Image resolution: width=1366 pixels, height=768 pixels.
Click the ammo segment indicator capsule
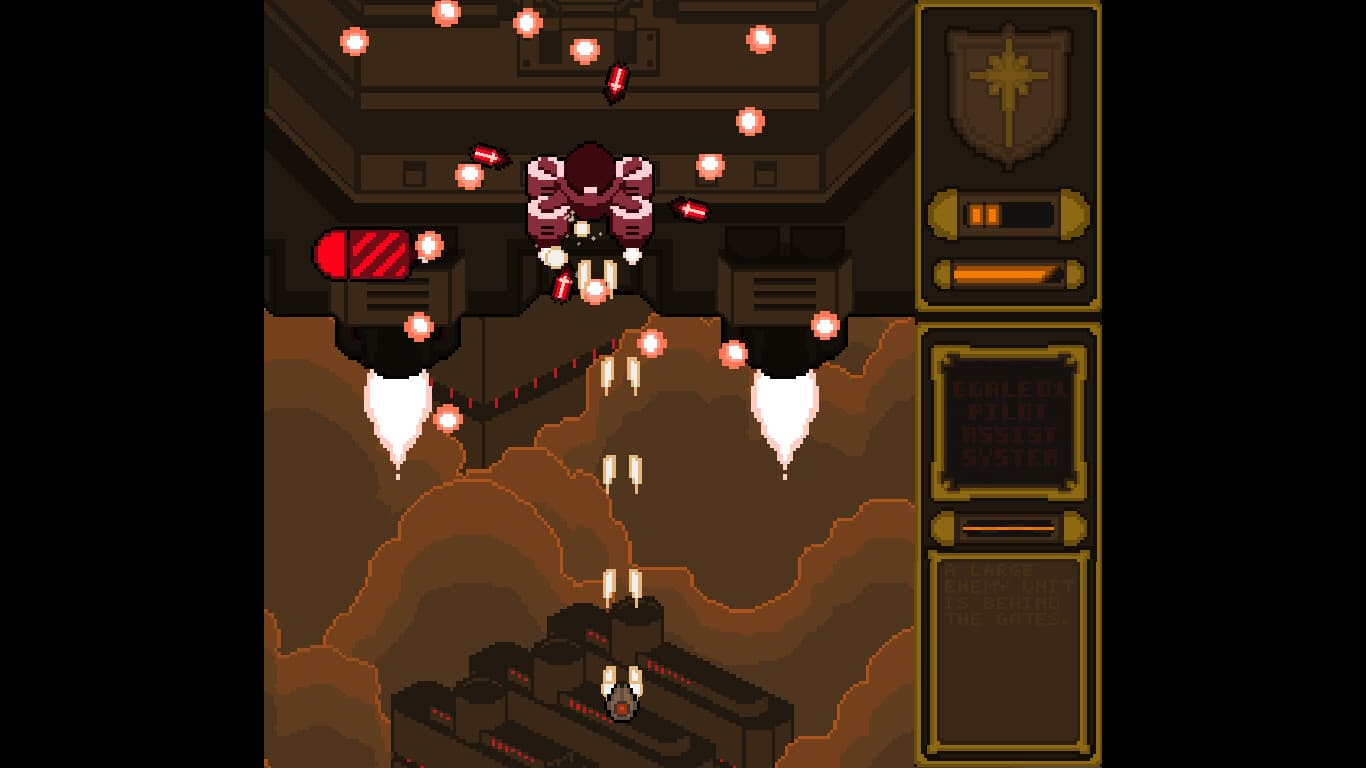point(1007,213)
